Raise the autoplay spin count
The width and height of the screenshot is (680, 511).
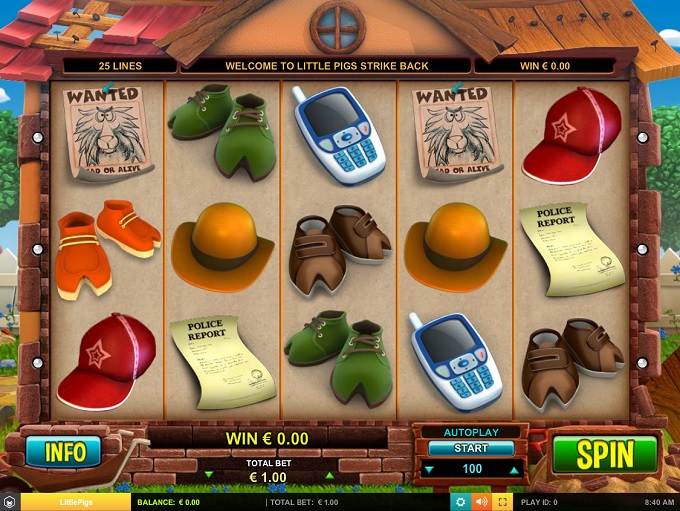click(514, 469)
